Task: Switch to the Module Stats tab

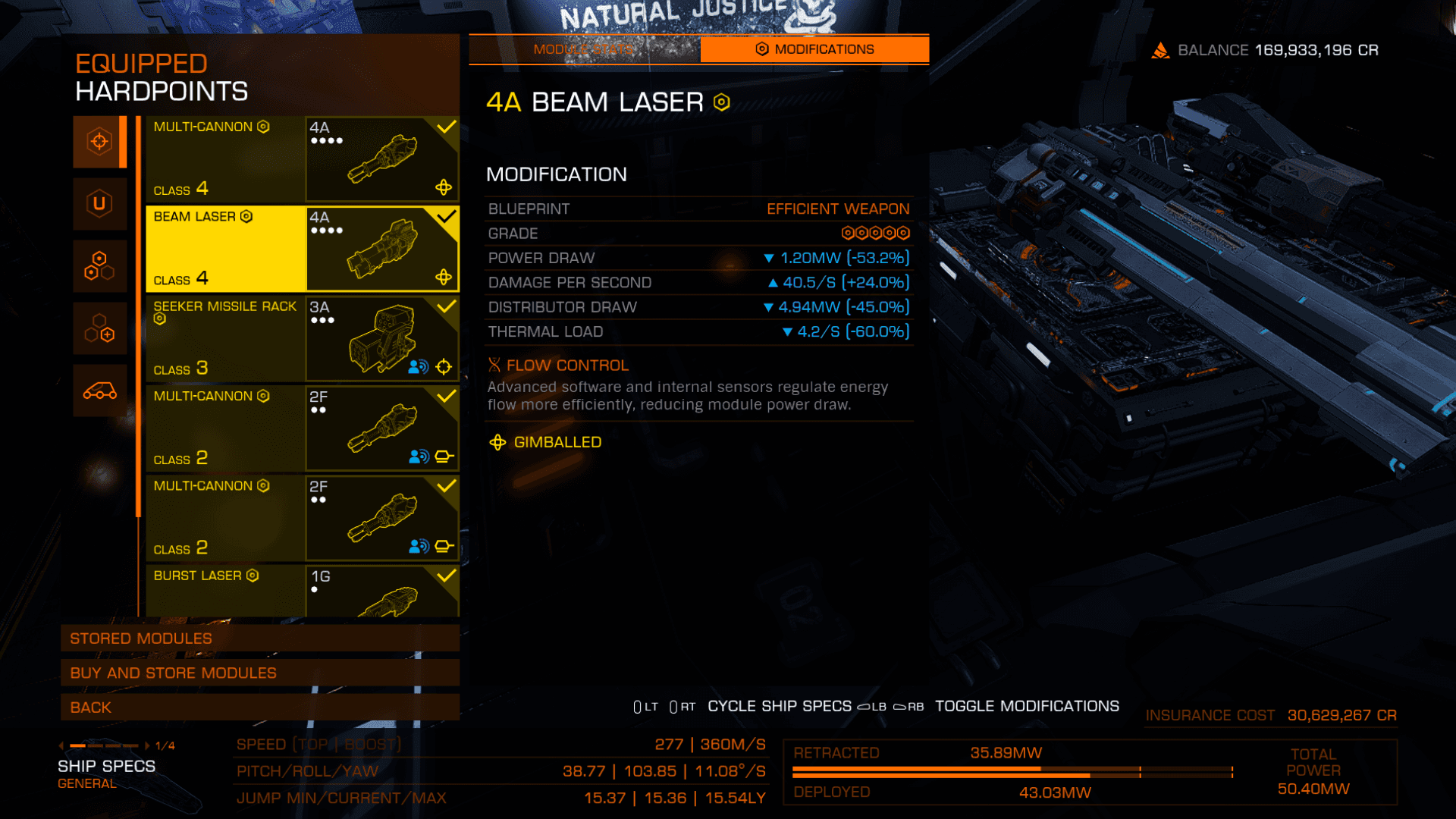Action: (x=584, y=49)
